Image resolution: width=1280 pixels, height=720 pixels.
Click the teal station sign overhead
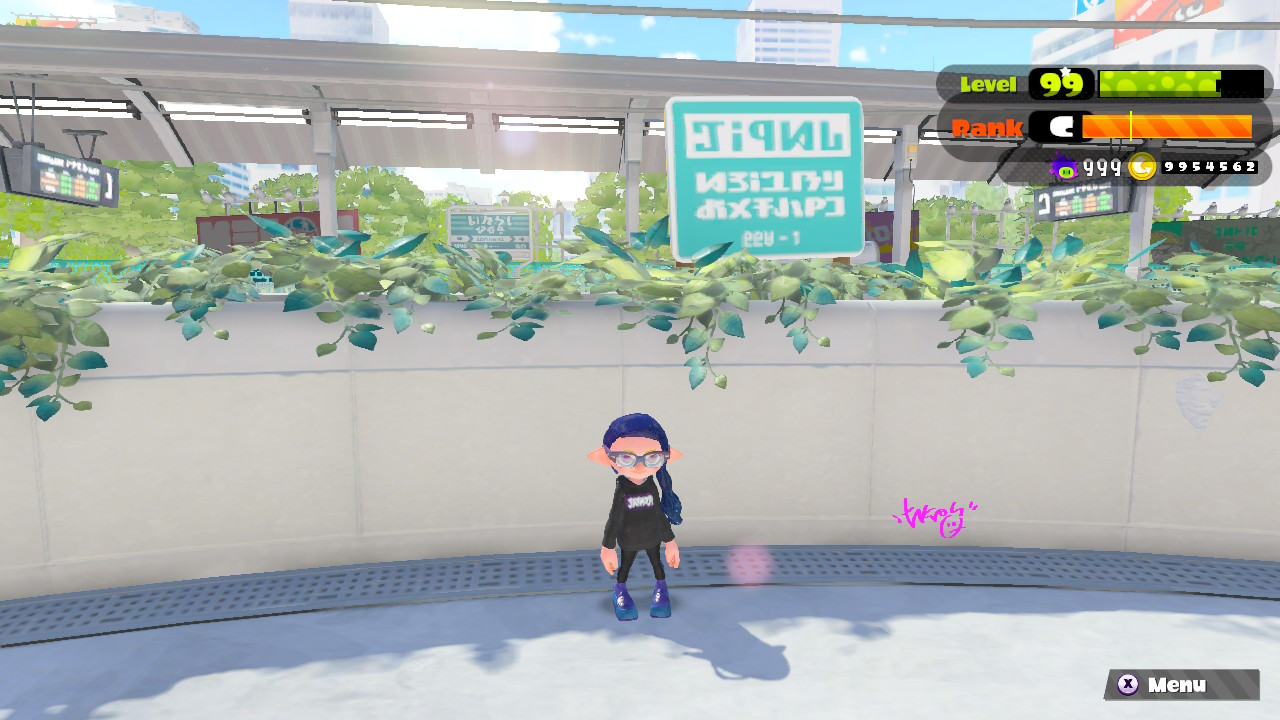pos(765,175)
